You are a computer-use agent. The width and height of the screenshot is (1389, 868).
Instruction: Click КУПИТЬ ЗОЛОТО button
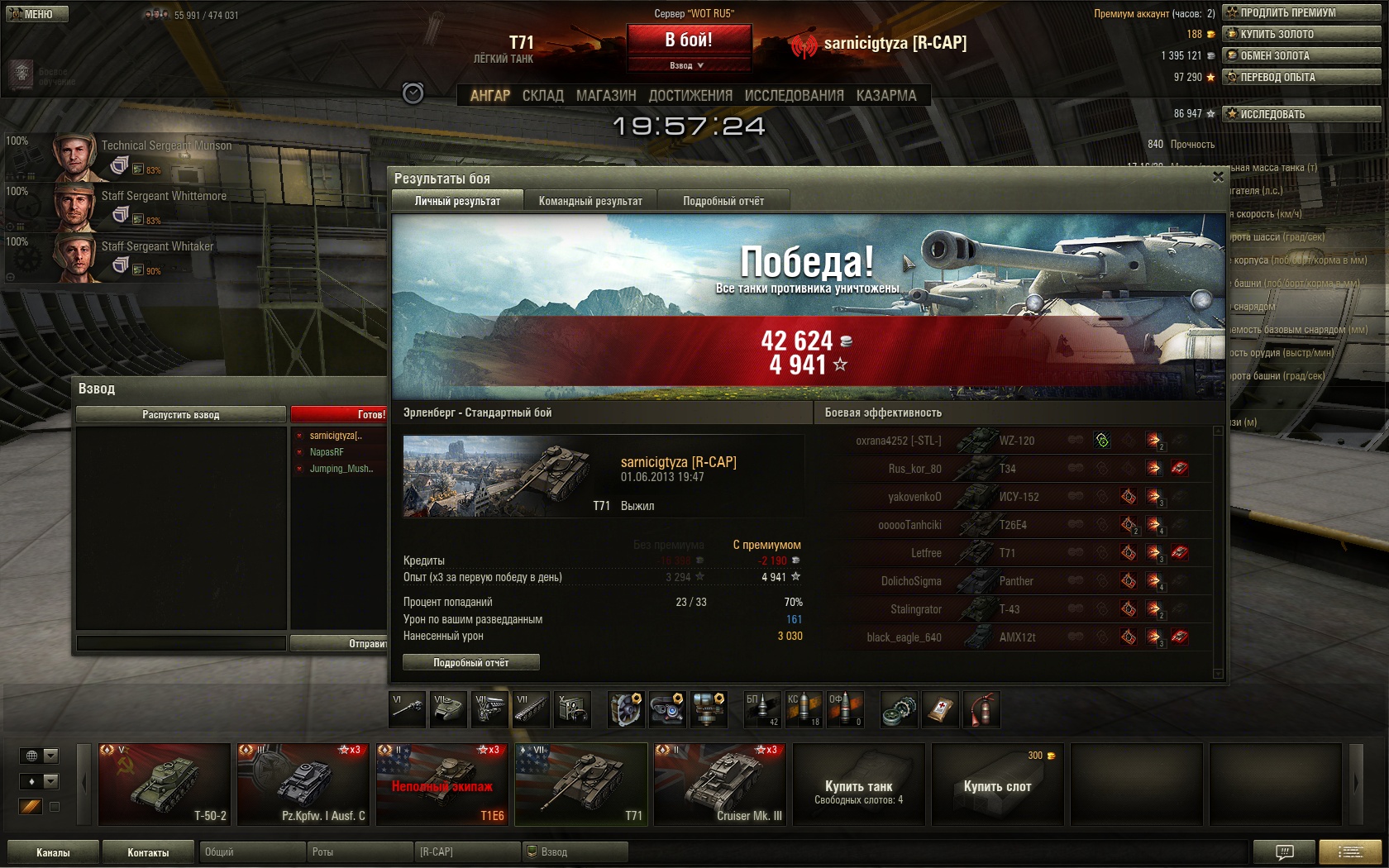[1301, 34]
